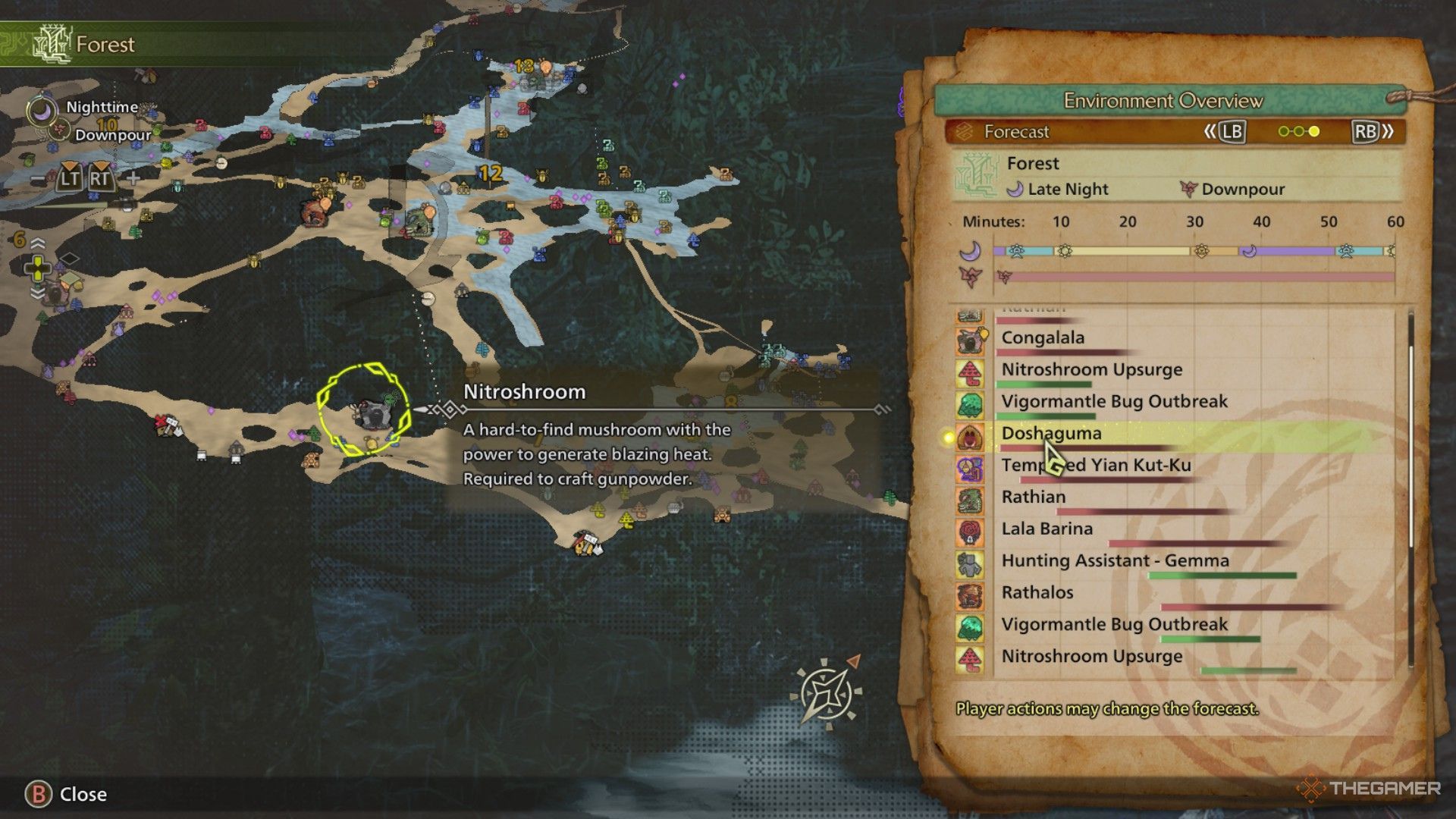Select Rathalos in the forecast list
This screenshot has height=819, width=1456.
tap(1037, 593)
